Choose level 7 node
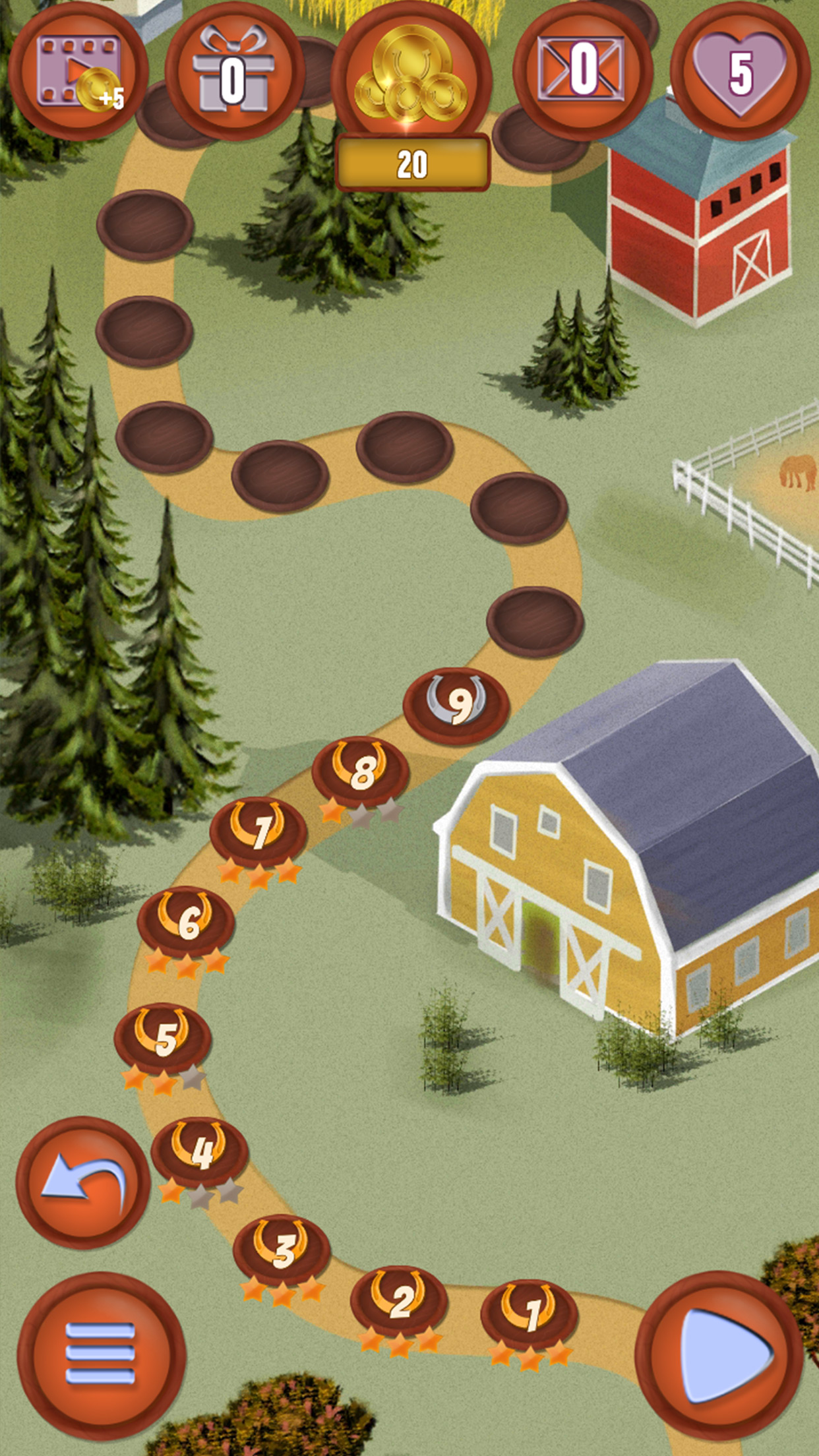This screenshot has height=1456, width=819. point(258,831)
